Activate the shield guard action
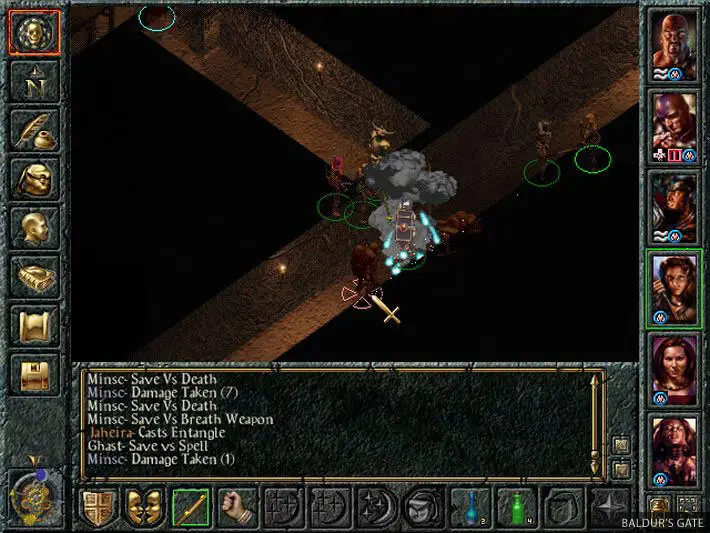This screenshot has width=710, height=533. tap(97, 507)
